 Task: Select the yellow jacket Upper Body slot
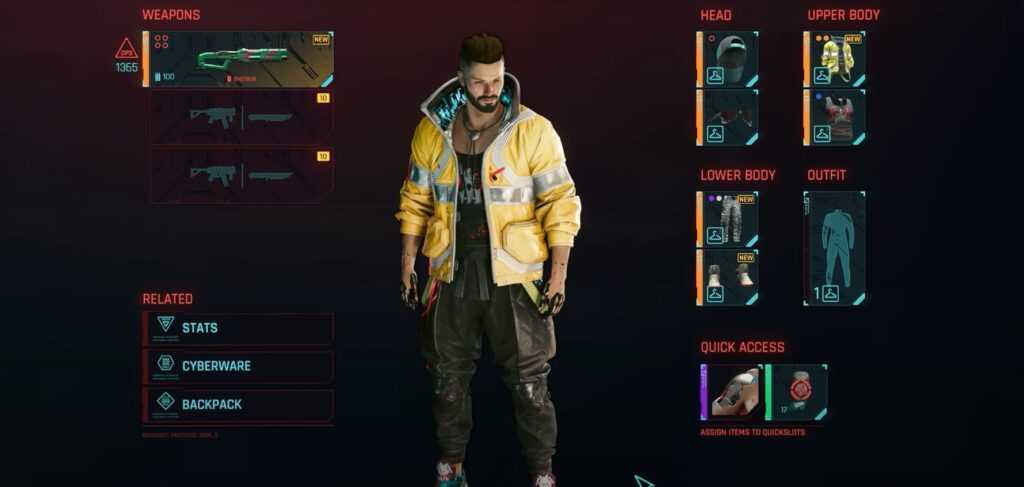[835, 59]
